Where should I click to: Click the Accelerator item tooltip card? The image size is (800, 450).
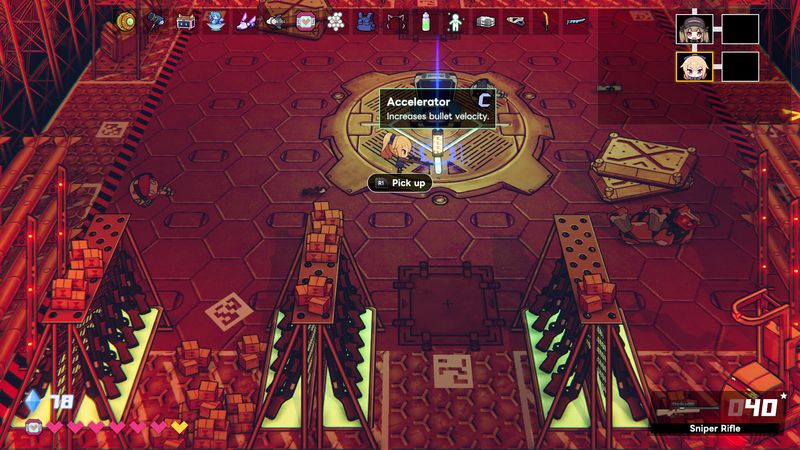pos(439,108)
